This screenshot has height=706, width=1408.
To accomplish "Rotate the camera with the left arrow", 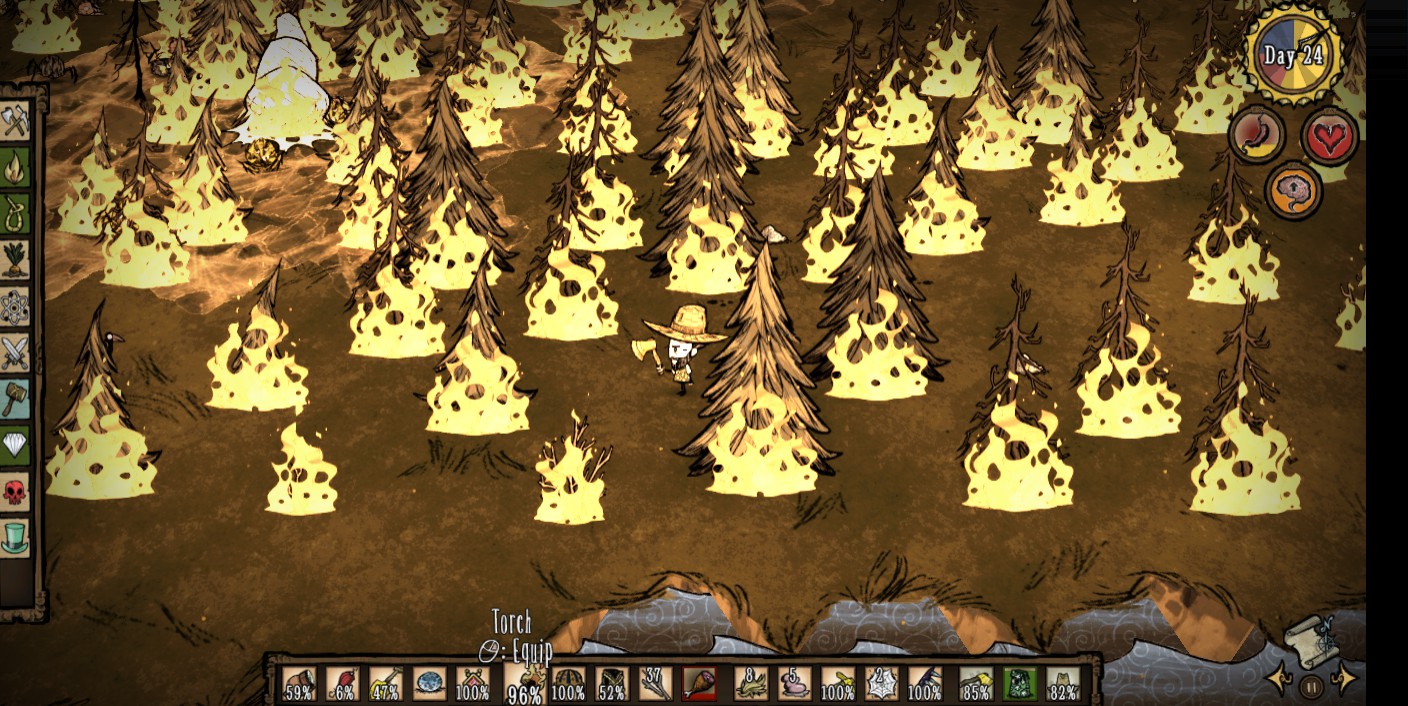I will coord(1279,680).
